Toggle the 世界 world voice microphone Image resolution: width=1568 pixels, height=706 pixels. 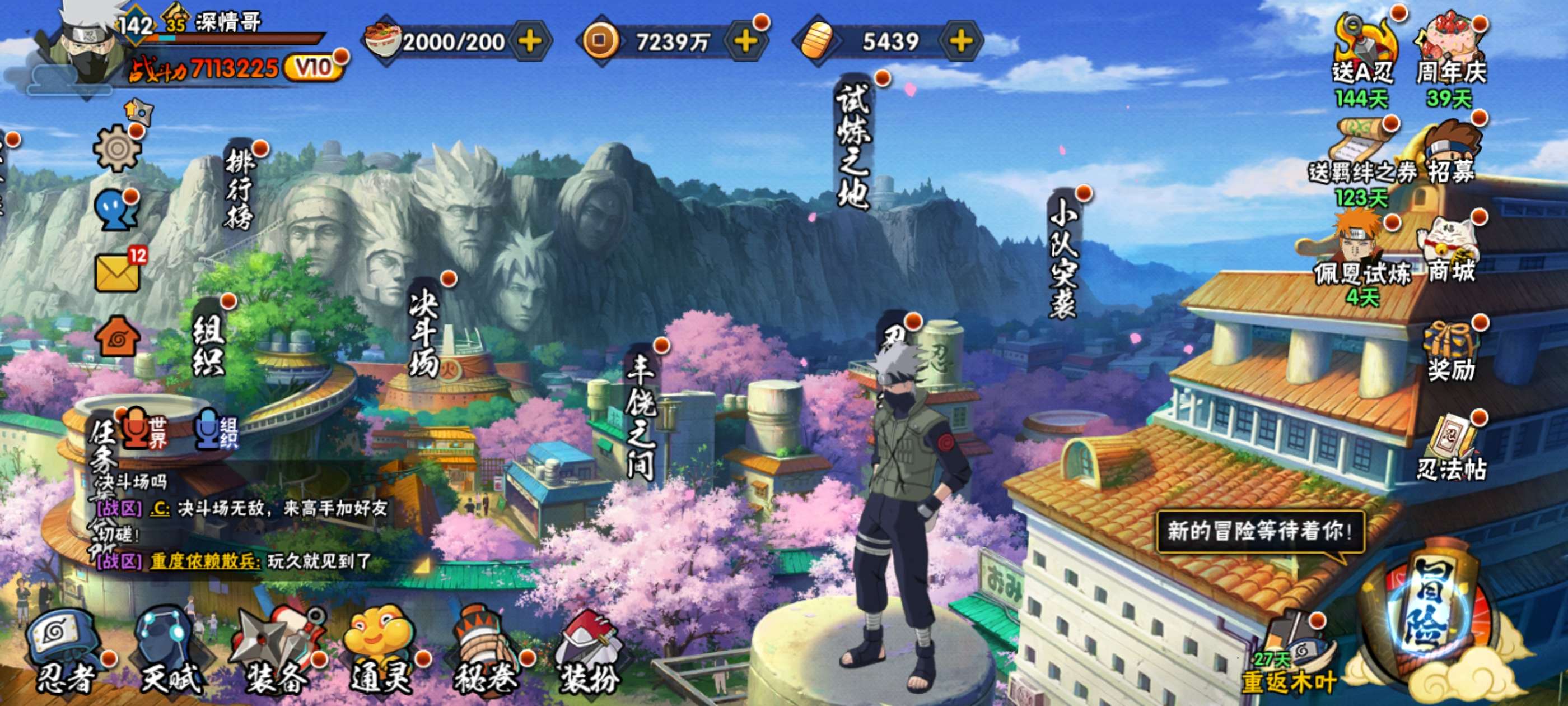[x=144, y=429]
